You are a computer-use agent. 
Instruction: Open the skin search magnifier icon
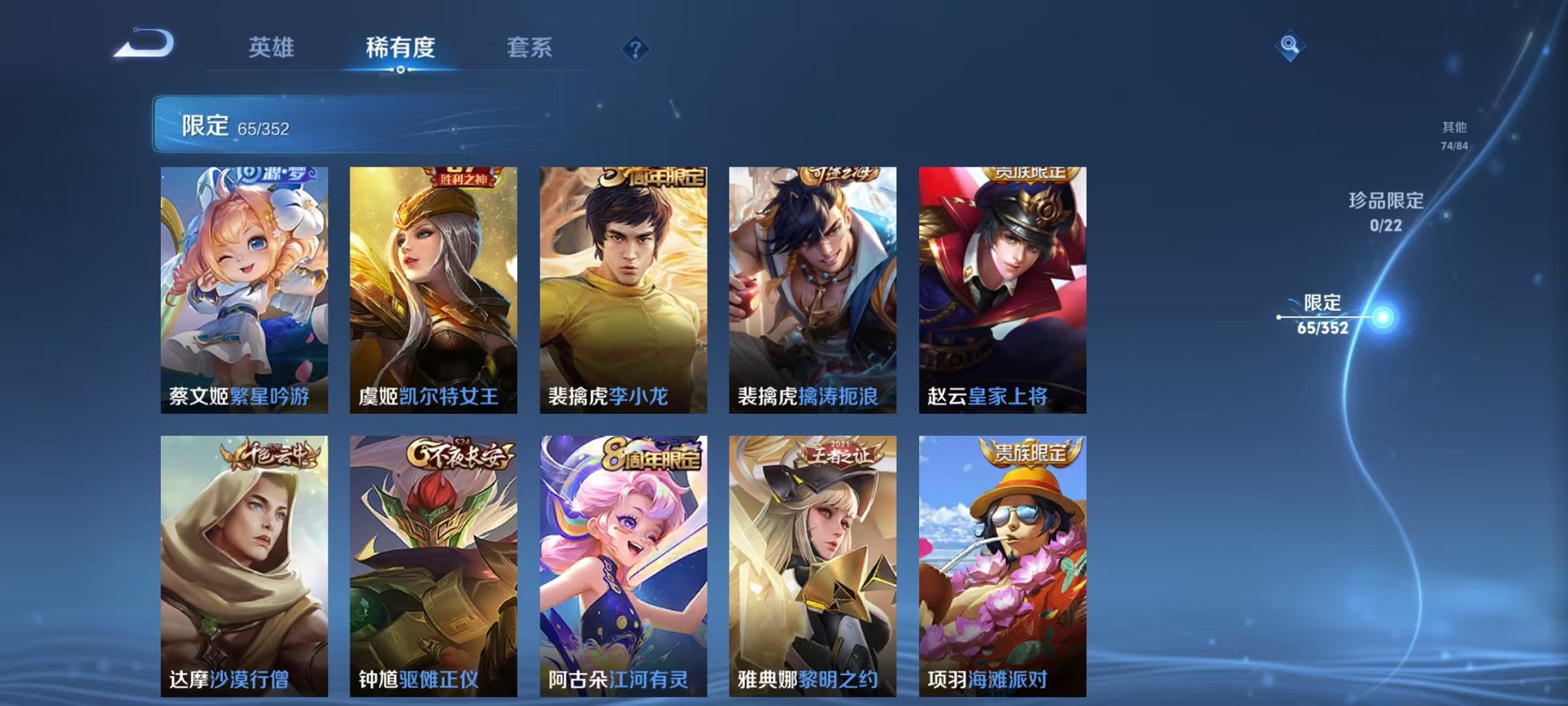coord(1291,43)
